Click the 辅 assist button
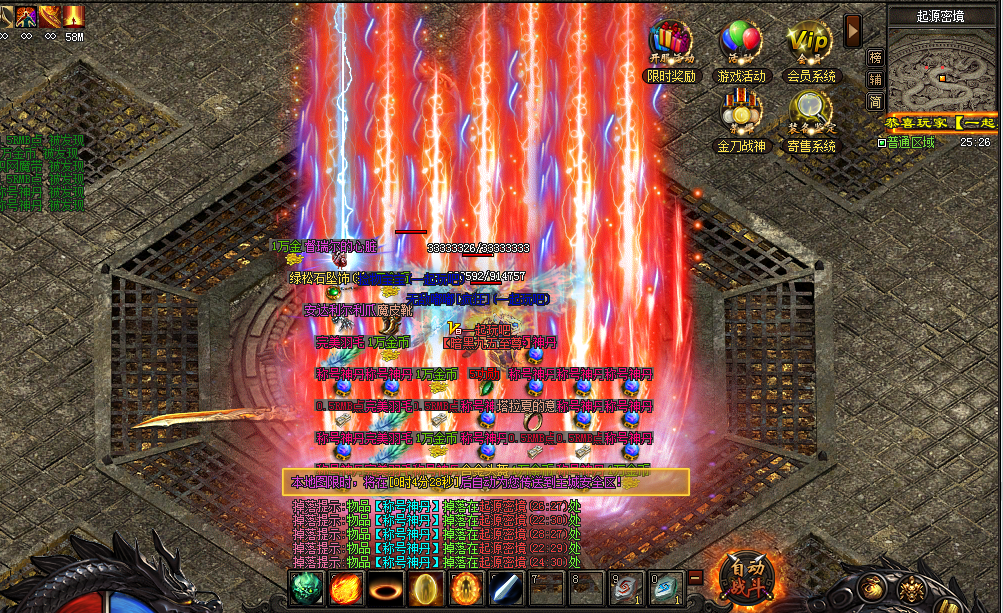This screenshot has height=613, width=1003. coord(875,79)
